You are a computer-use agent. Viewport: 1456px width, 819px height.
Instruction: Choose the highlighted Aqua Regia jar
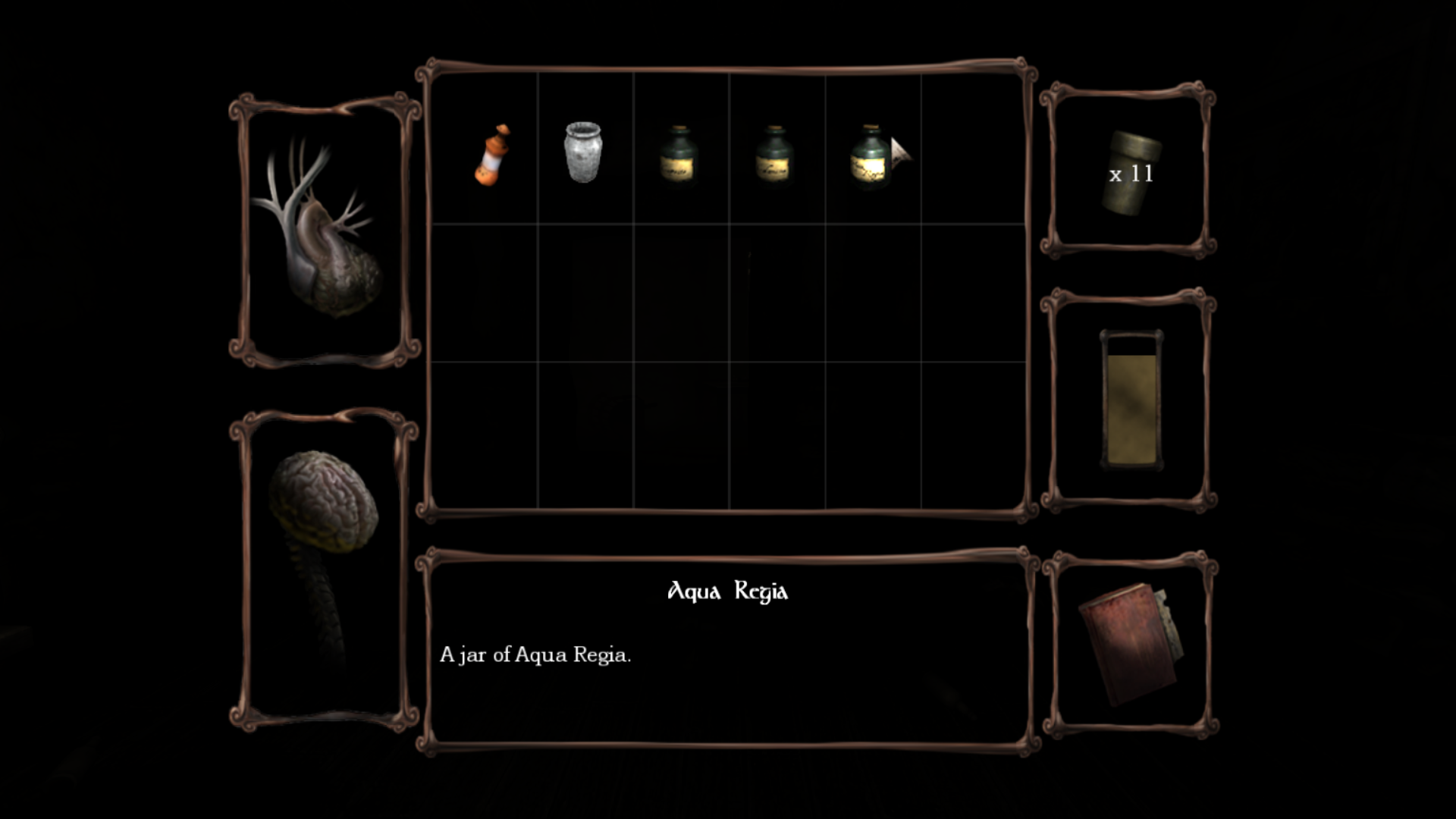click(869, 157)
